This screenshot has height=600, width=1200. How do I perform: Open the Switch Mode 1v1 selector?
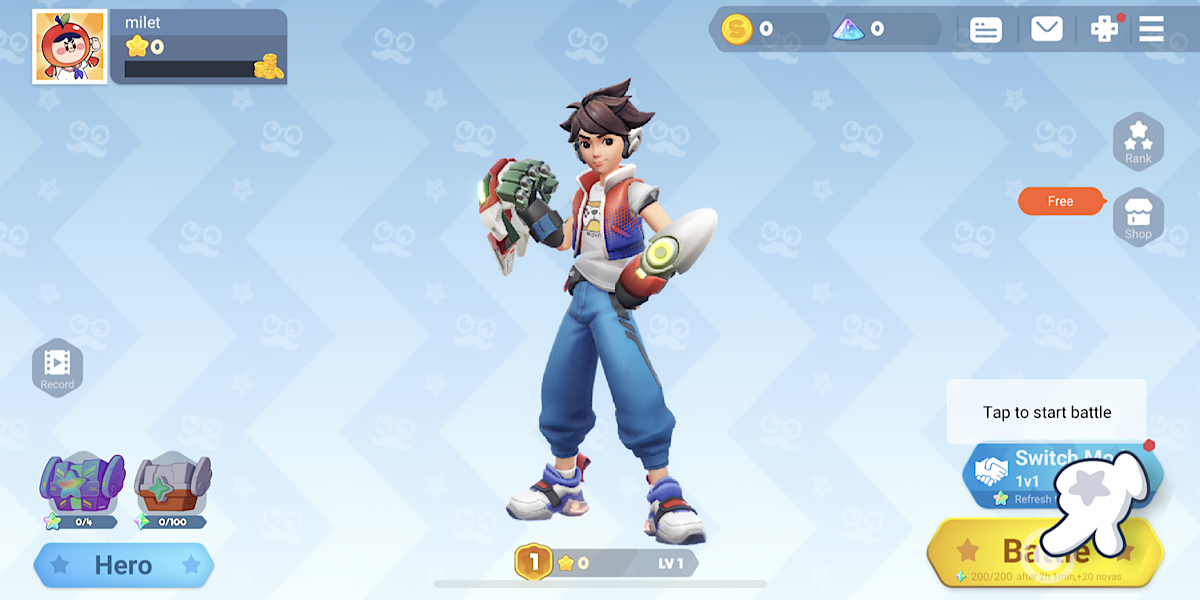click(1040, 472)
